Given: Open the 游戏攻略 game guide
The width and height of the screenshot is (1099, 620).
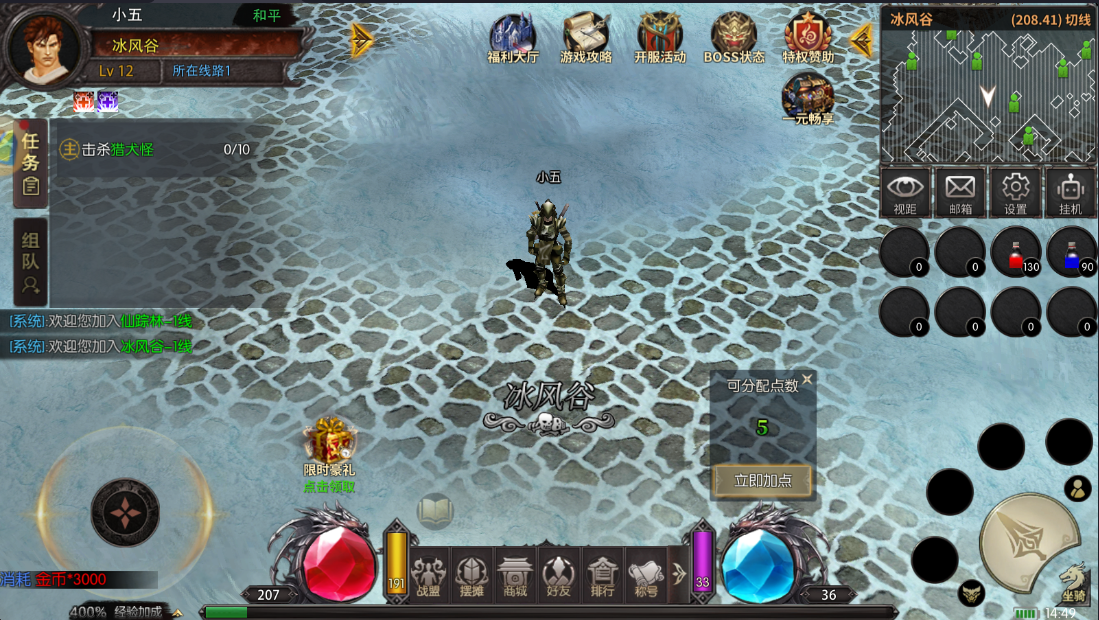Looking at the screenshot, I should coord(586,38).
